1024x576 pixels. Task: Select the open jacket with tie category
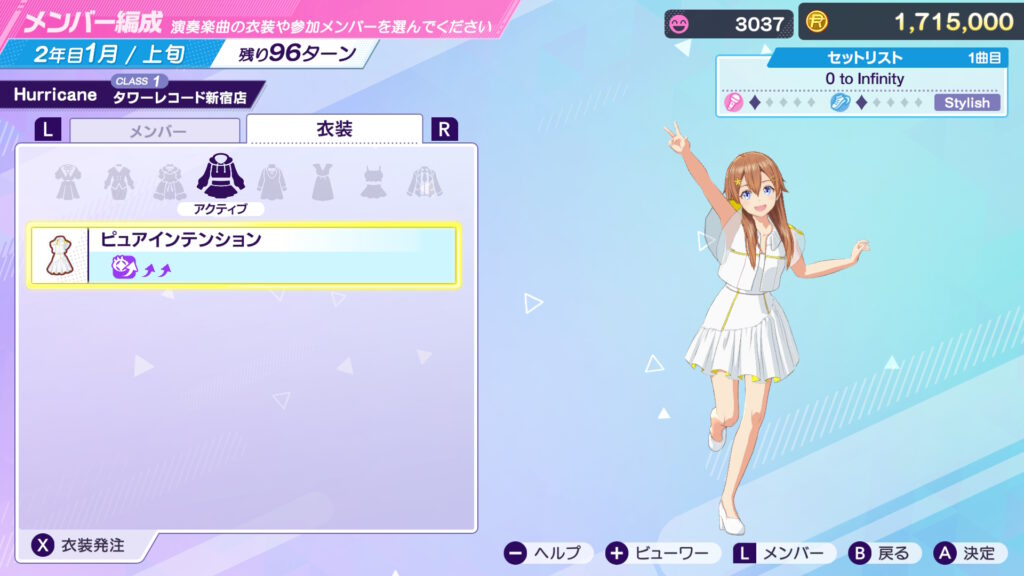(x=424, y=181)
